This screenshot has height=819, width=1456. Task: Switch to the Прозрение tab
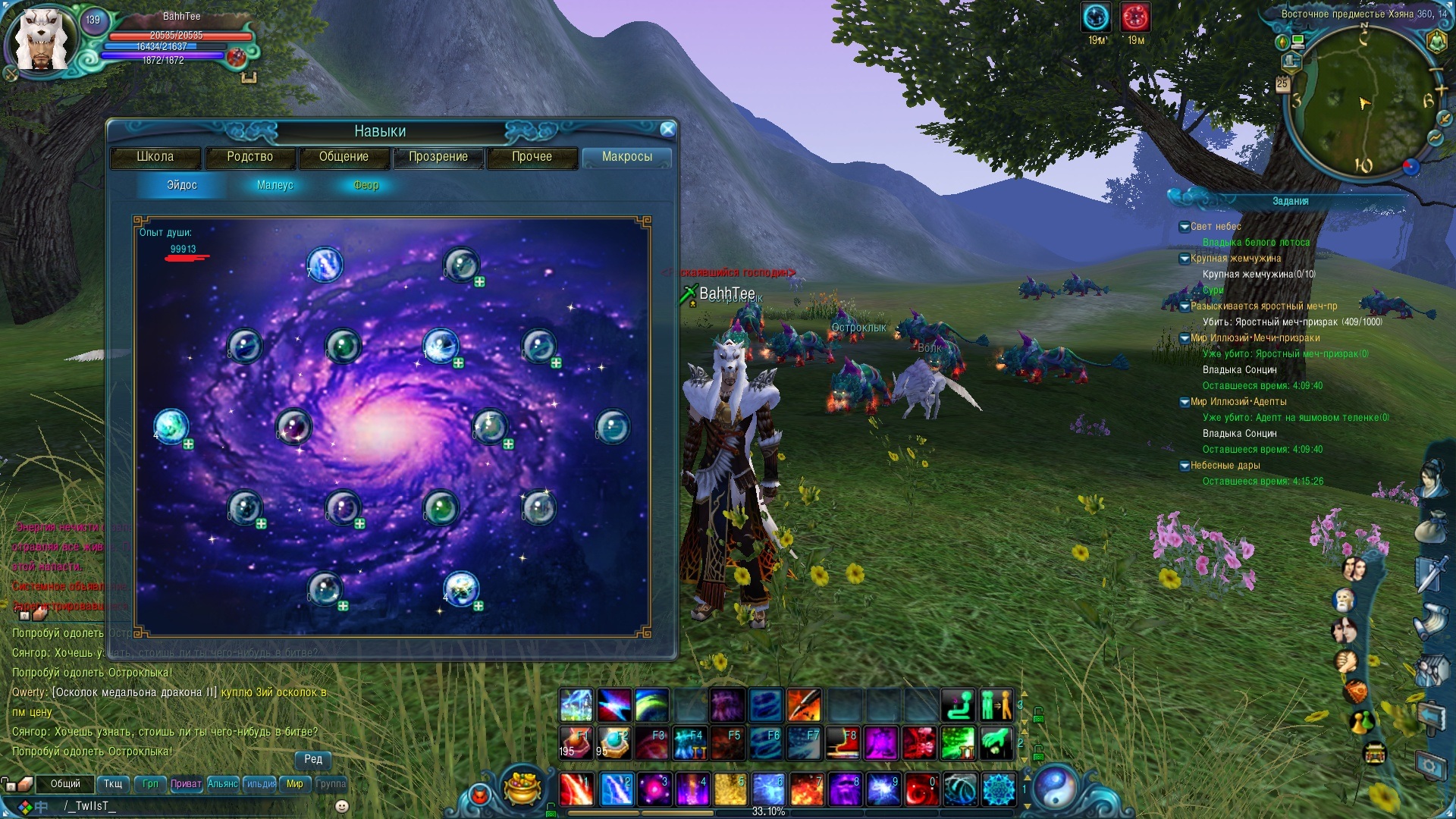[x=438, y=157]
